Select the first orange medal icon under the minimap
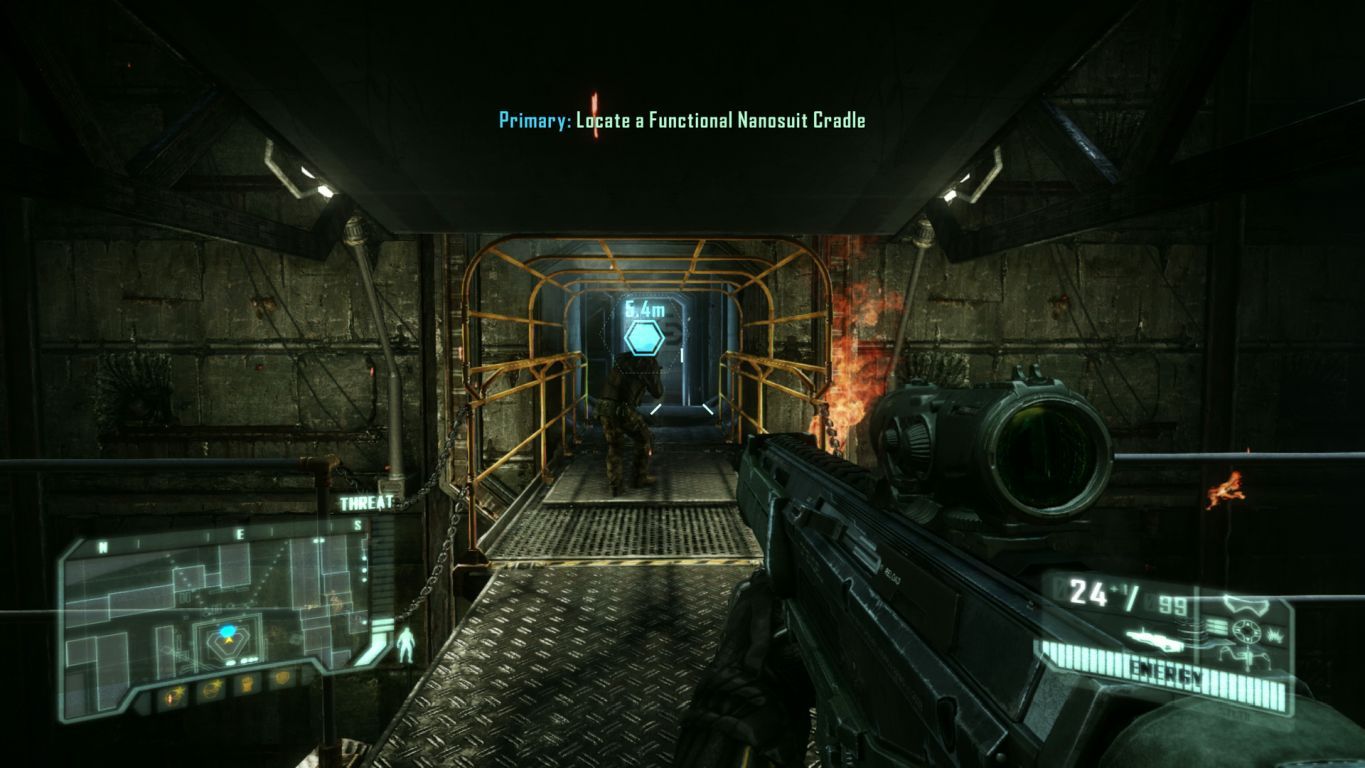 point(173,695)
